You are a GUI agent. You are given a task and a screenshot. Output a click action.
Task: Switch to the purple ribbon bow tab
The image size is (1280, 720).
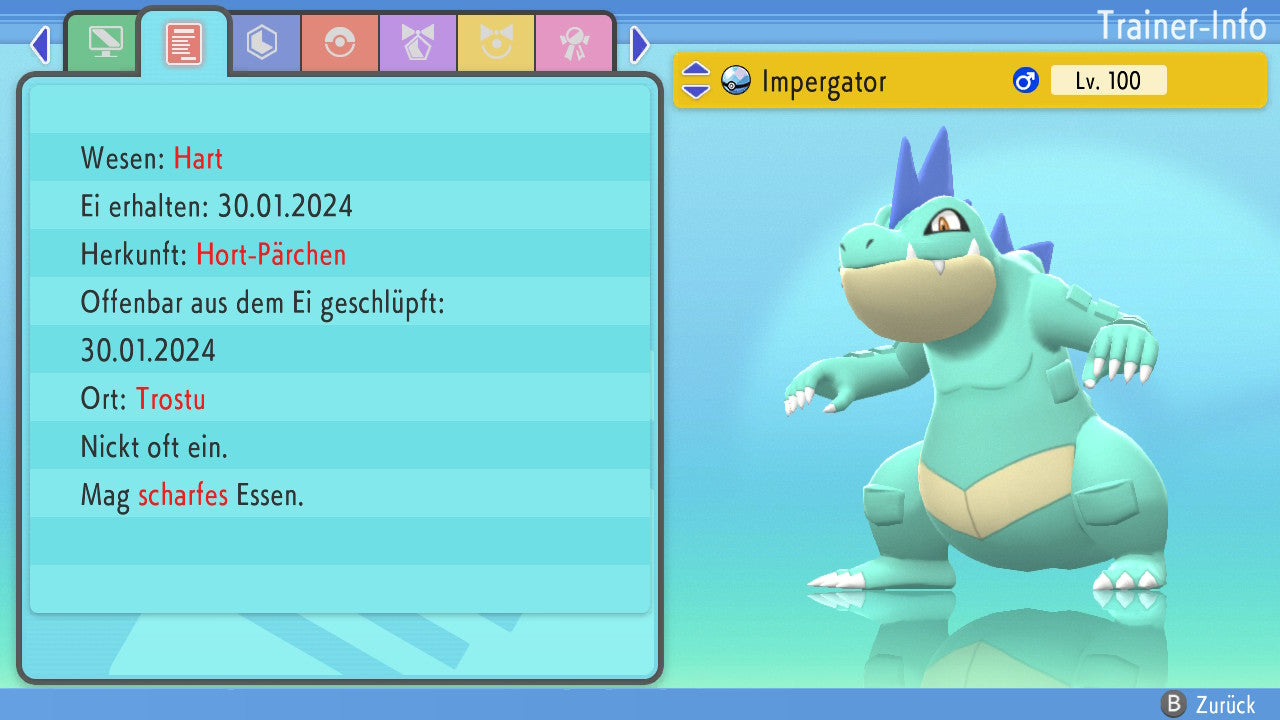coord(418,43)
